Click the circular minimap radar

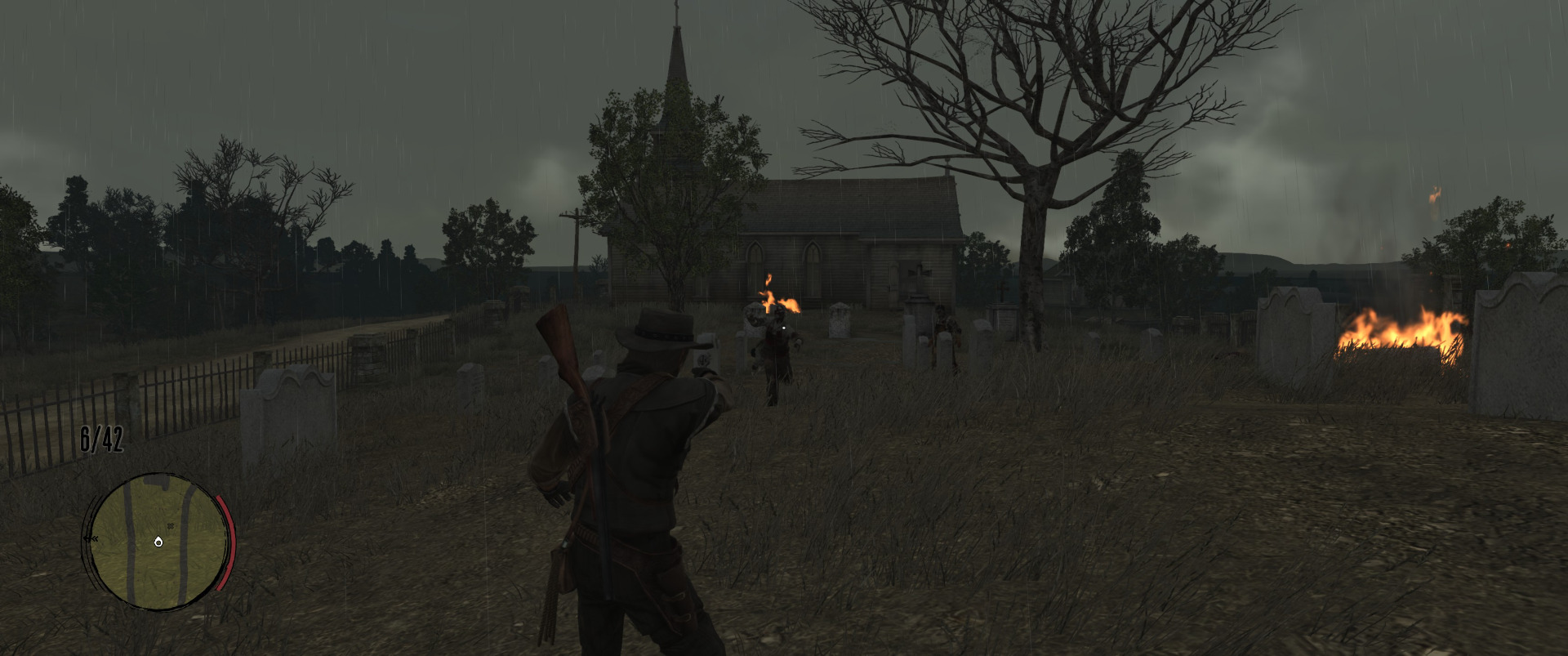[x=157, y=540]
